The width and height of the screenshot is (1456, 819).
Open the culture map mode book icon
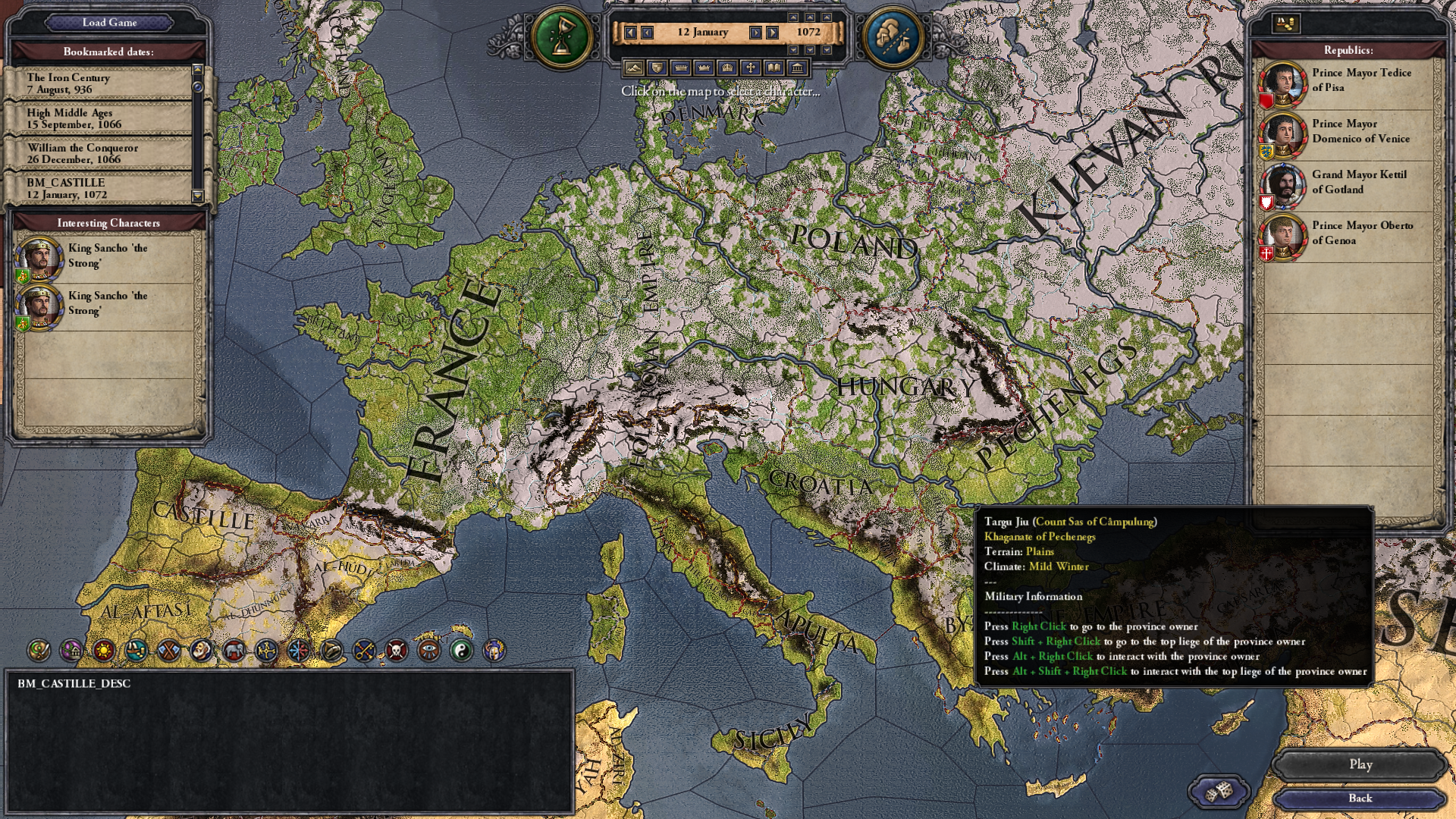(774, 67)
